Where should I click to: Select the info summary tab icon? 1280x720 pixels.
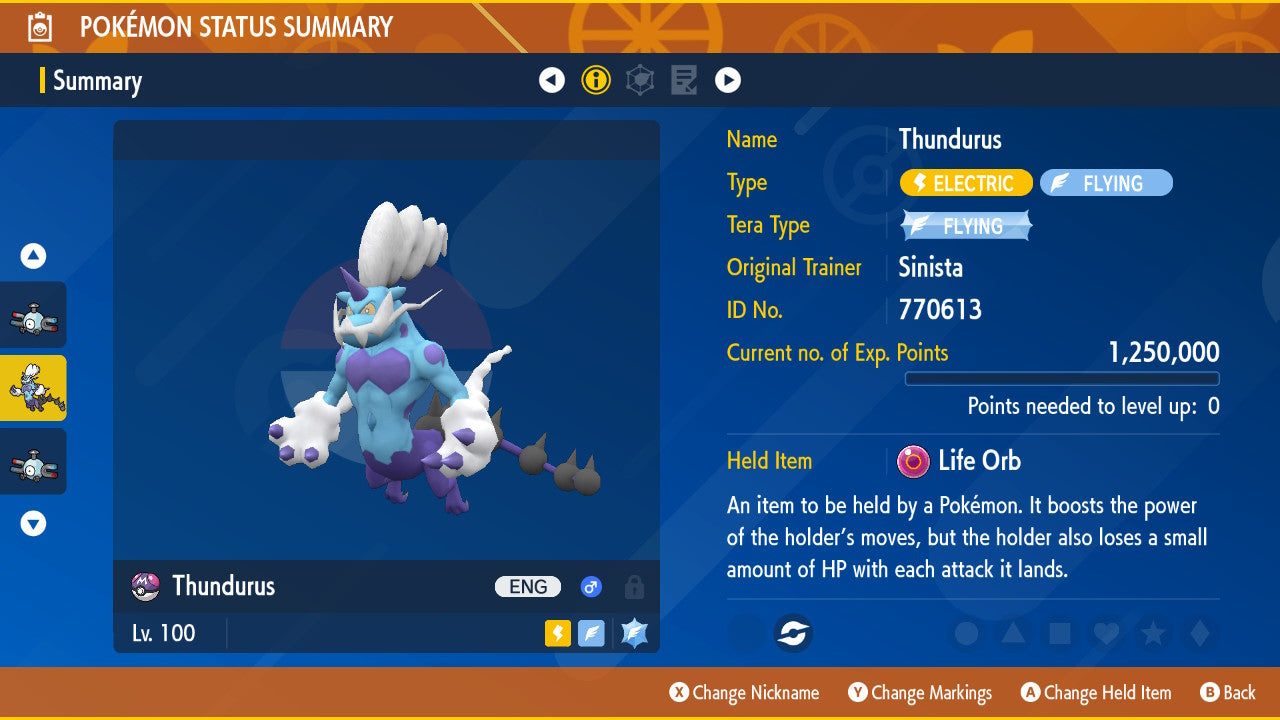click(x=596, y=80)
